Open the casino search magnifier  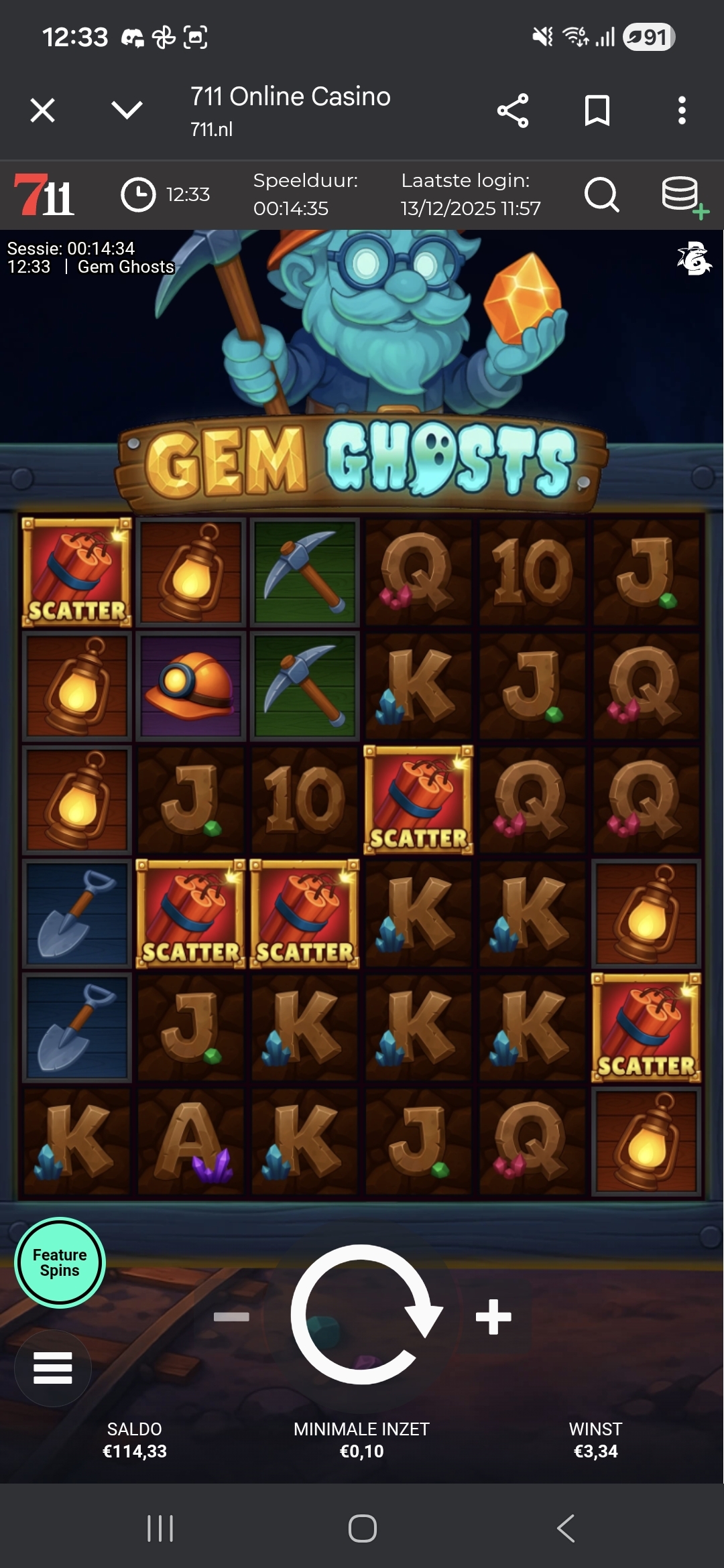(x=601, y=195)
